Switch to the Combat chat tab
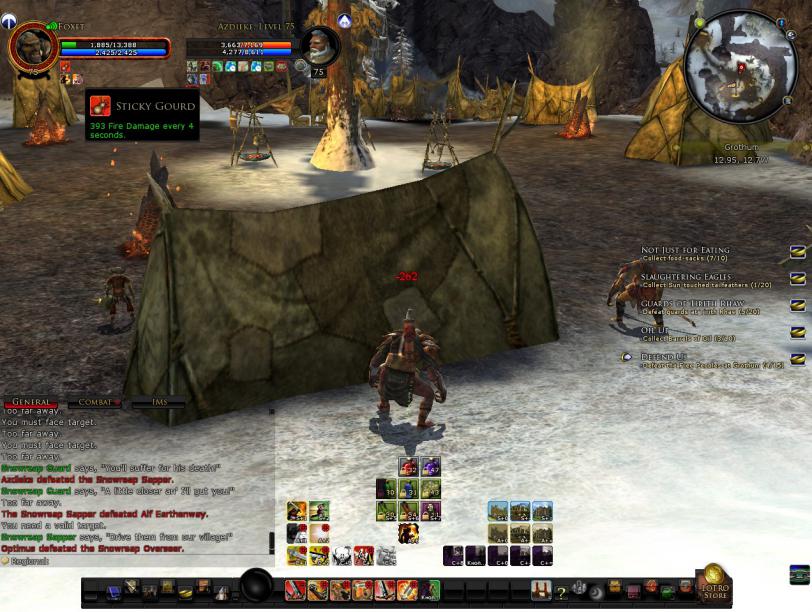The image size is (812, 612). (94, 402)
